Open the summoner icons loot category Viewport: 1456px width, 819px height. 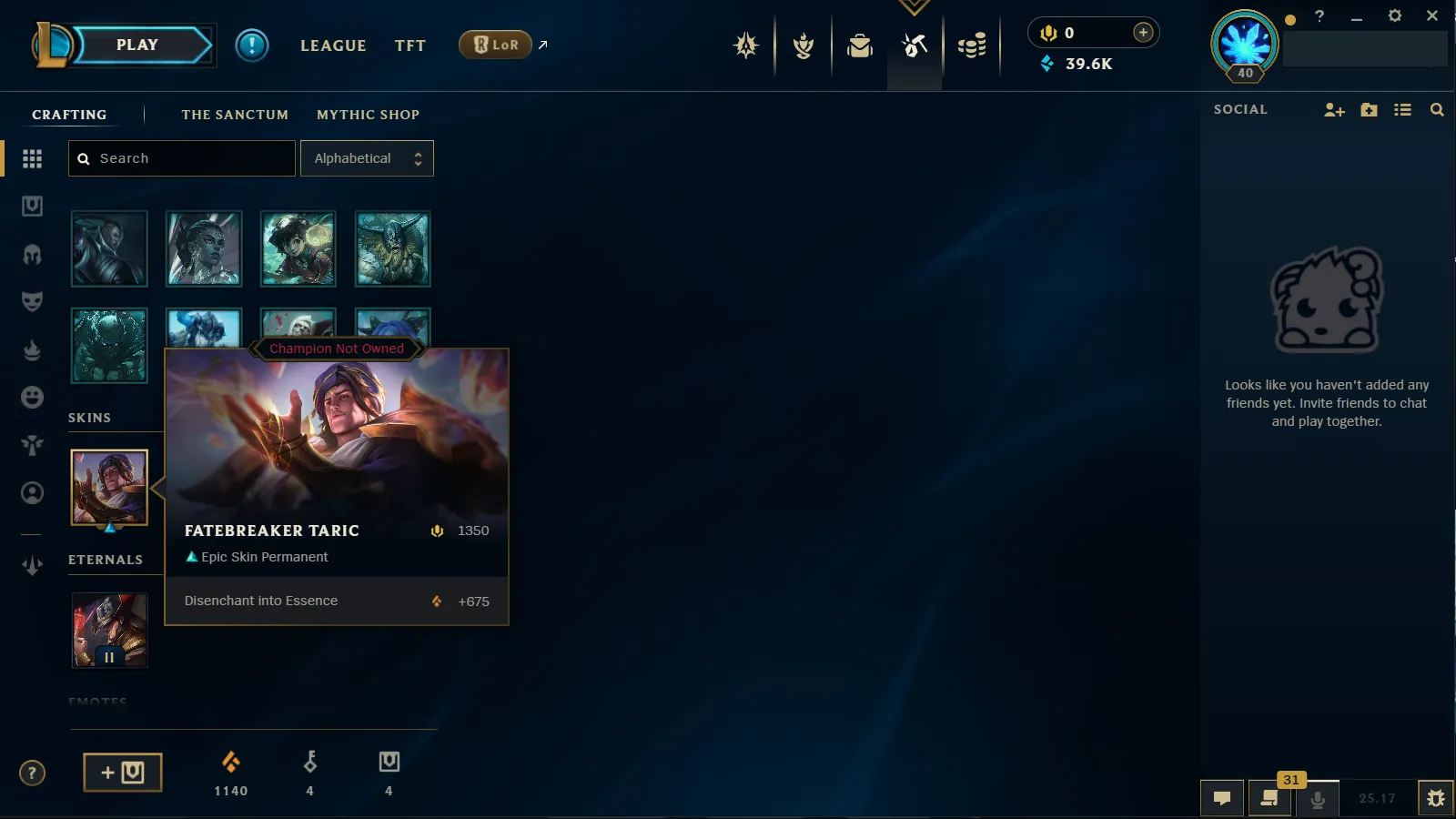pos(32,492)
